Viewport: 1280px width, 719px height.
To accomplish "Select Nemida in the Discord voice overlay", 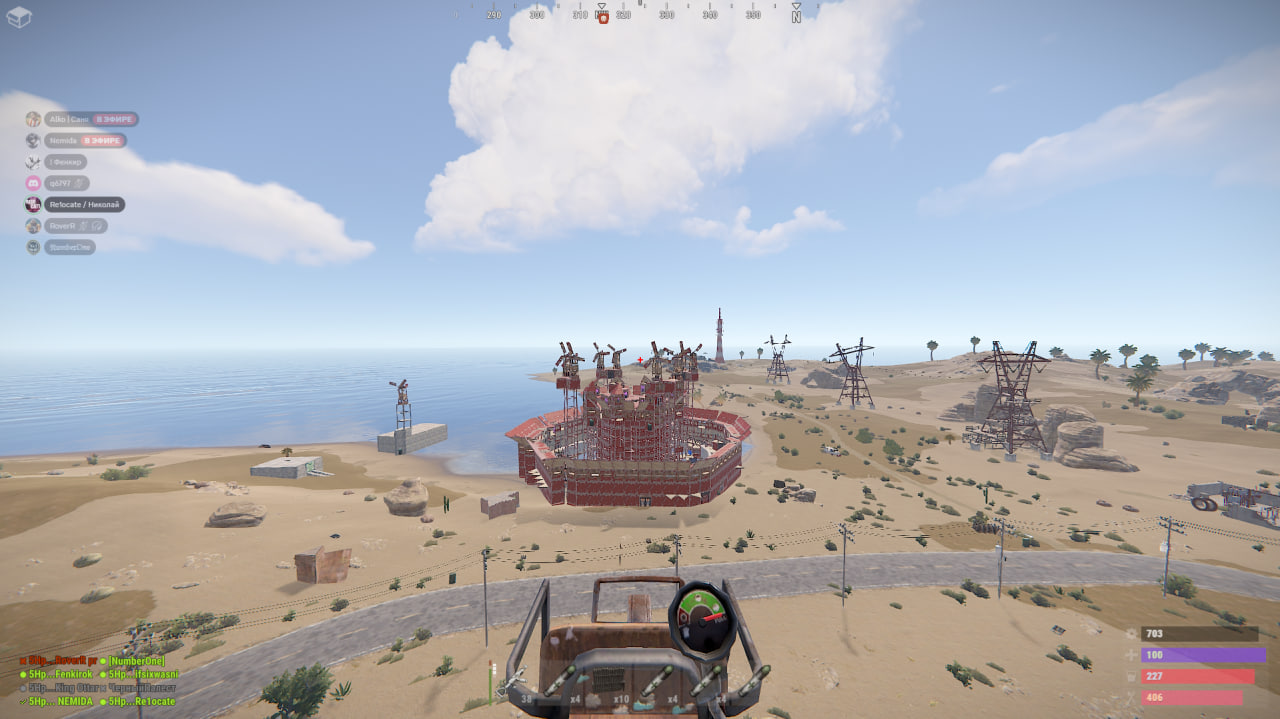I will 62,141.
